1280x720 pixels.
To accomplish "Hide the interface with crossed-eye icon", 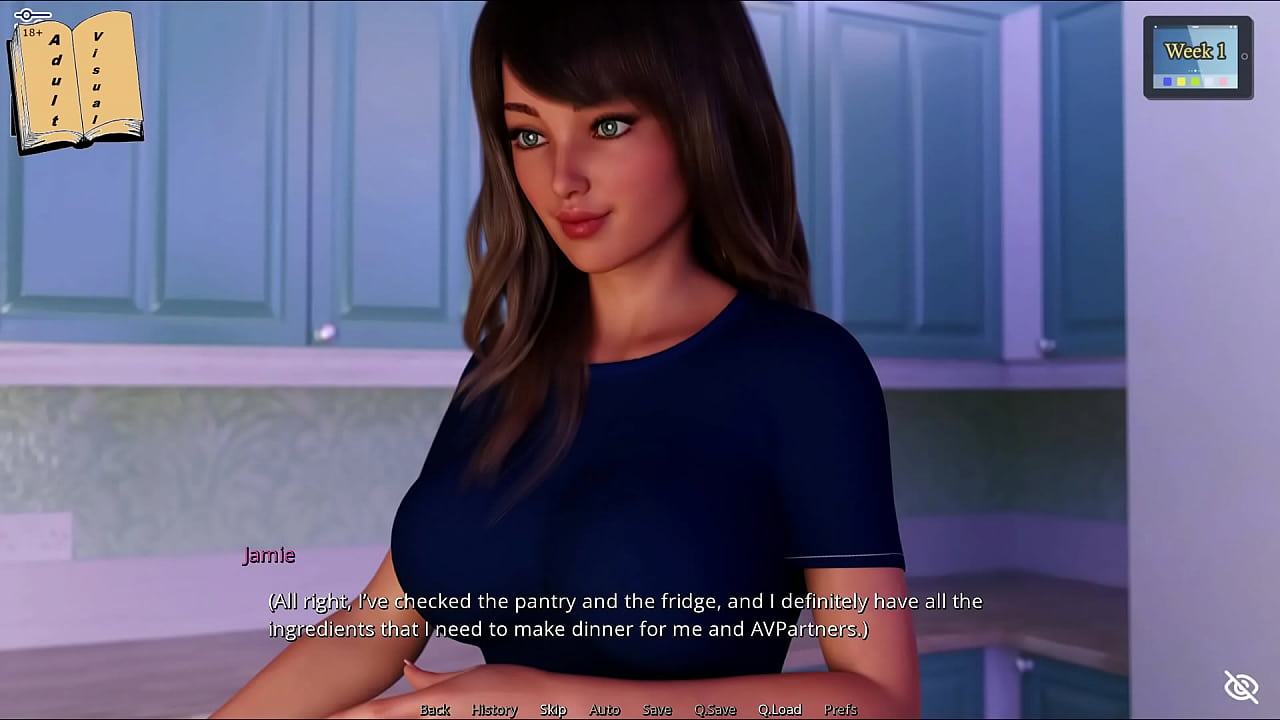I will click(x=1241, y=687).
